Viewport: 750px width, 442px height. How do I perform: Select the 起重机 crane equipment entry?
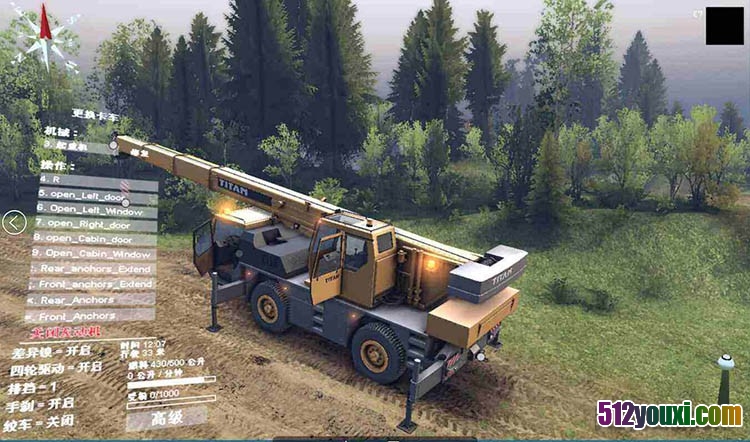pyautogui.click(x=80, y=147)
